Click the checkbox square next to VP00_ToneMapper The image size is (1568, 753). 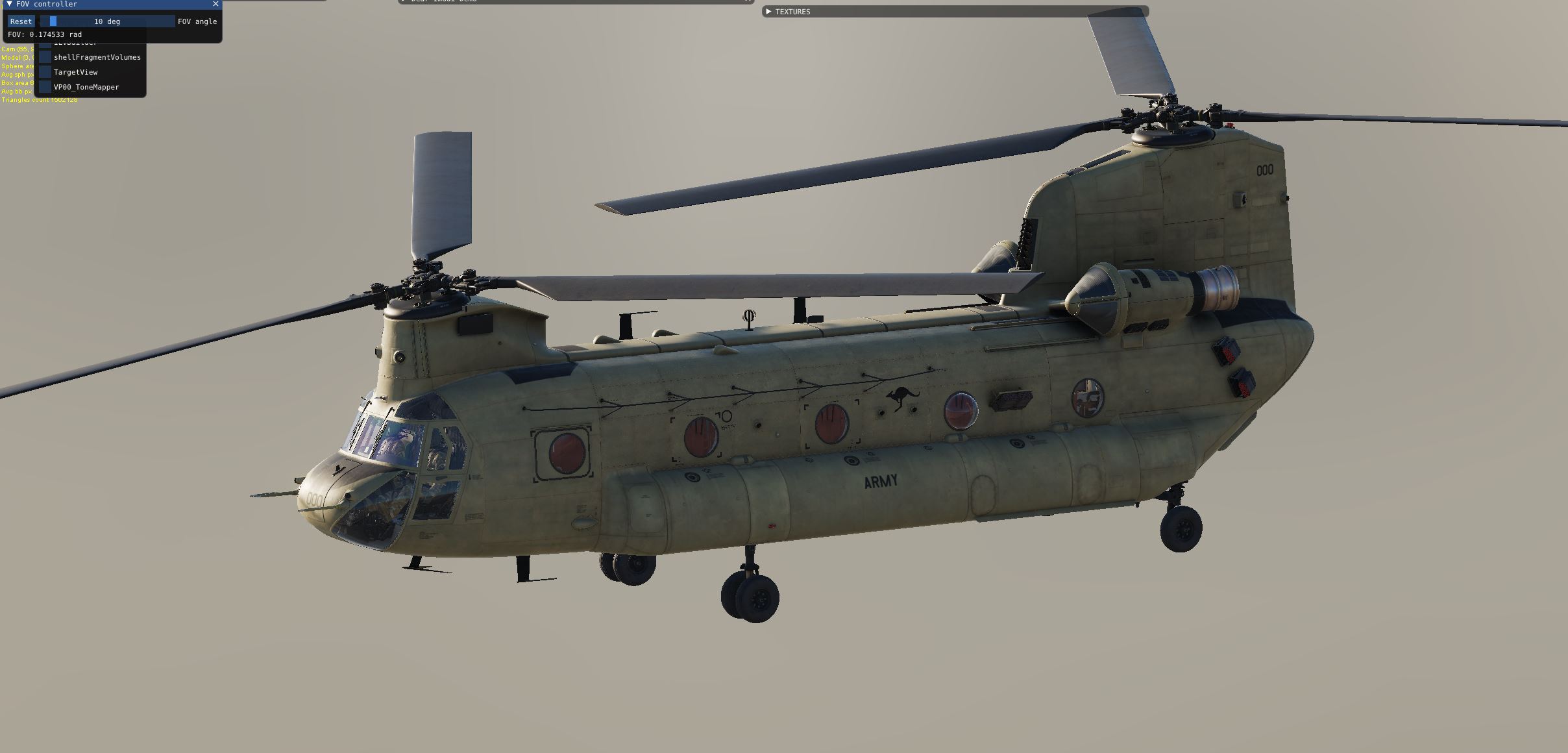[x=45, y=87]
